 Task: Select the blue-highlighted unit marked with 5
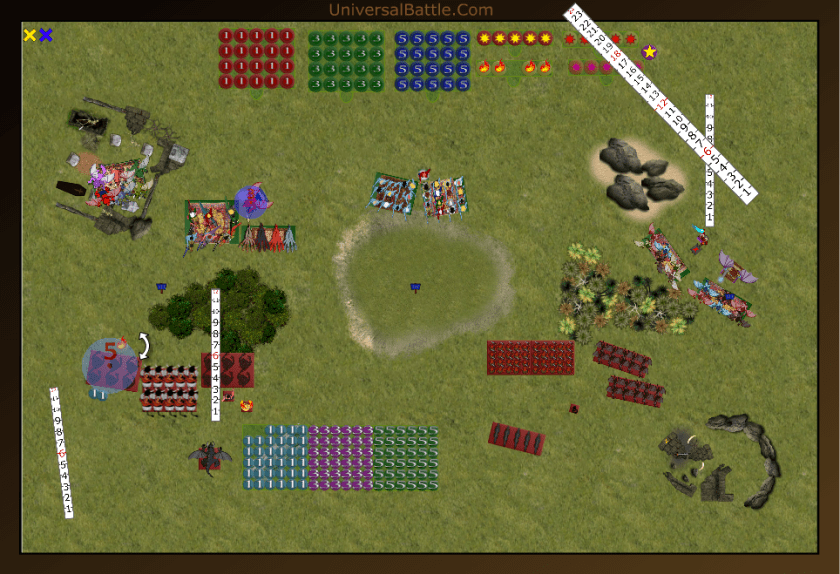[111, 362]
